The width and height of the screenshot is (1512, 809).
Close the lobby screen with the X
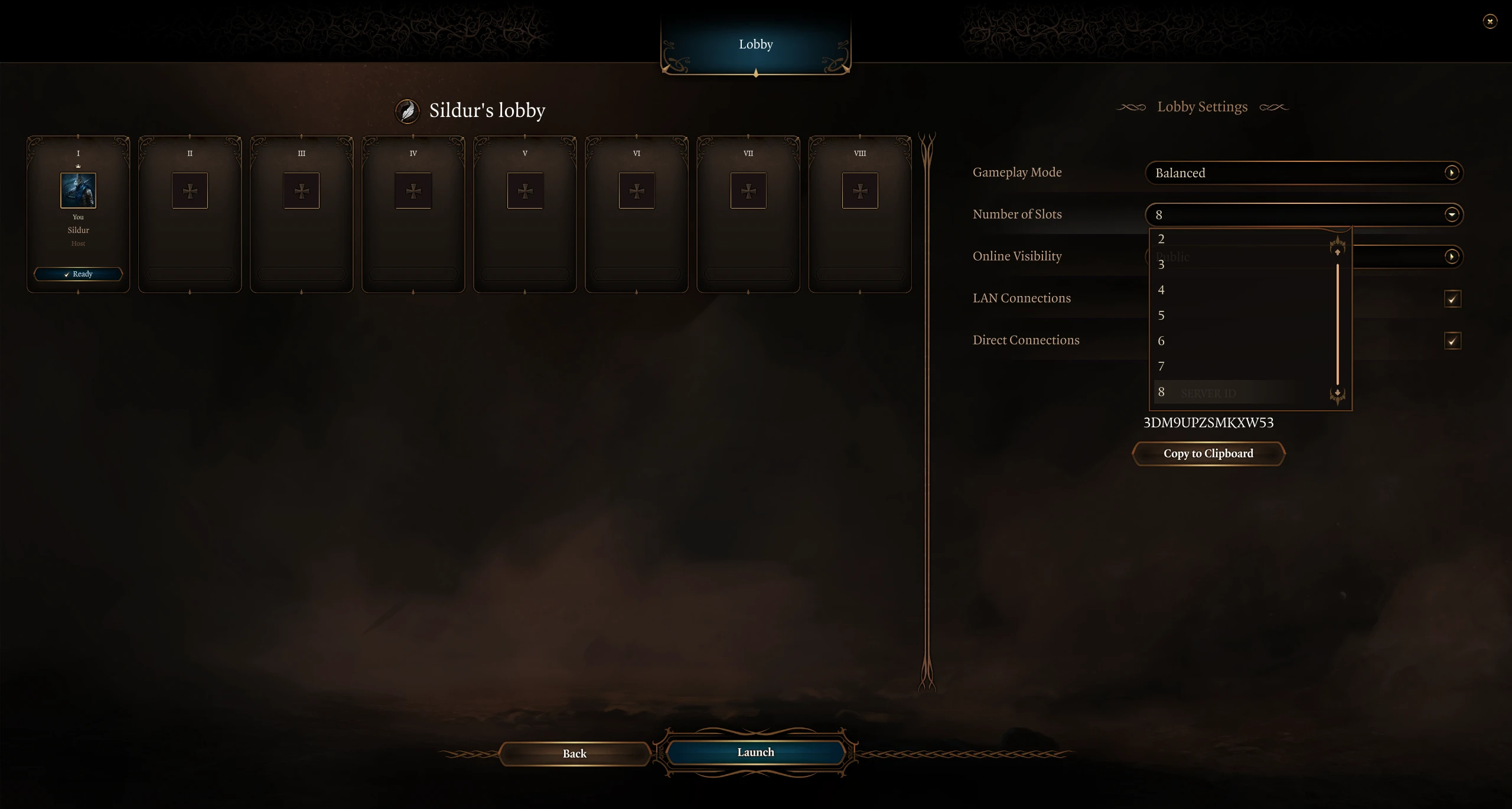click(x=1490, y=22)
